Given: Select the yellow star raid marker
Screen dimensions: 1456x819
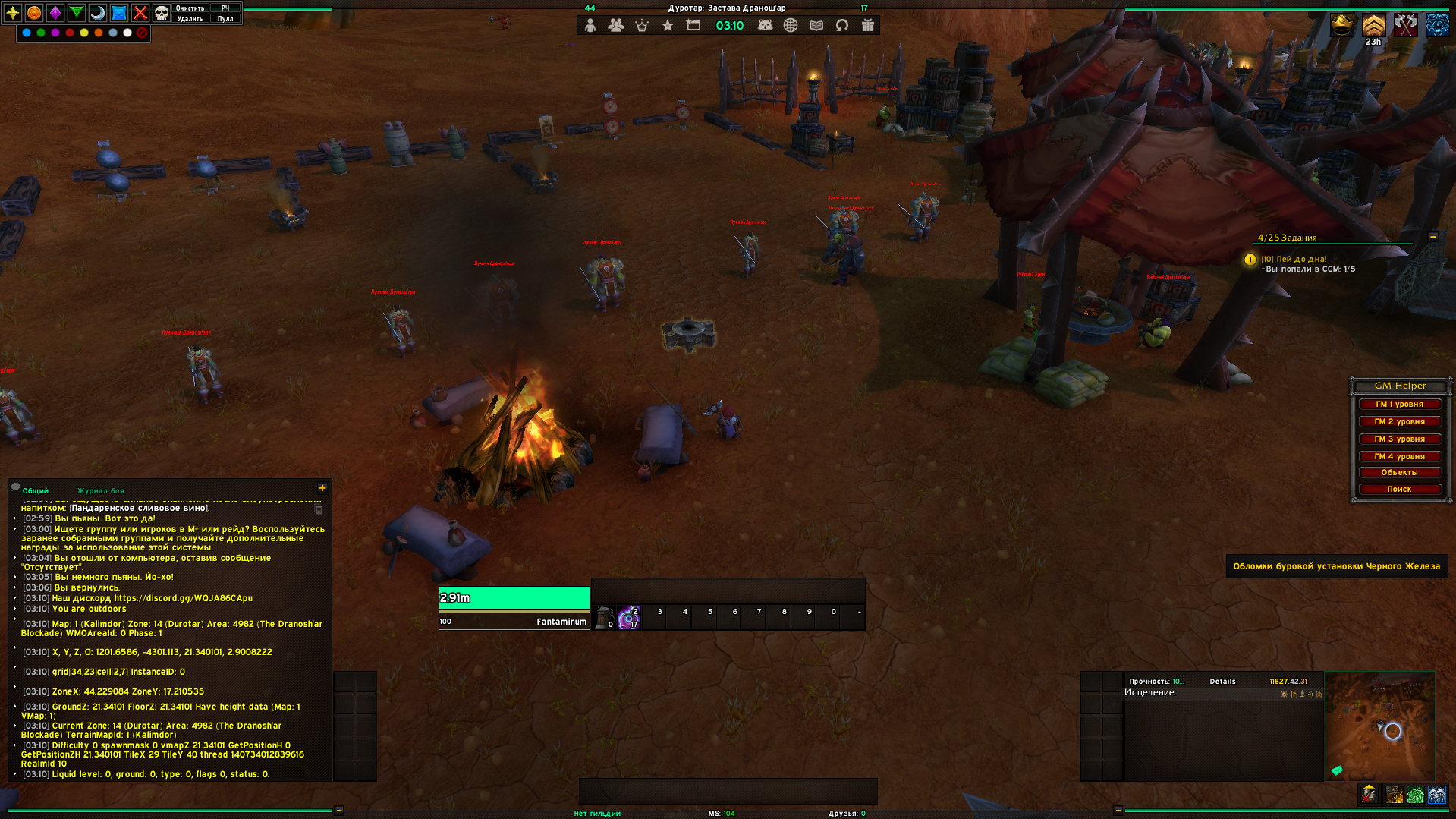Looking at the screenshot, I should tap(13, 13).
